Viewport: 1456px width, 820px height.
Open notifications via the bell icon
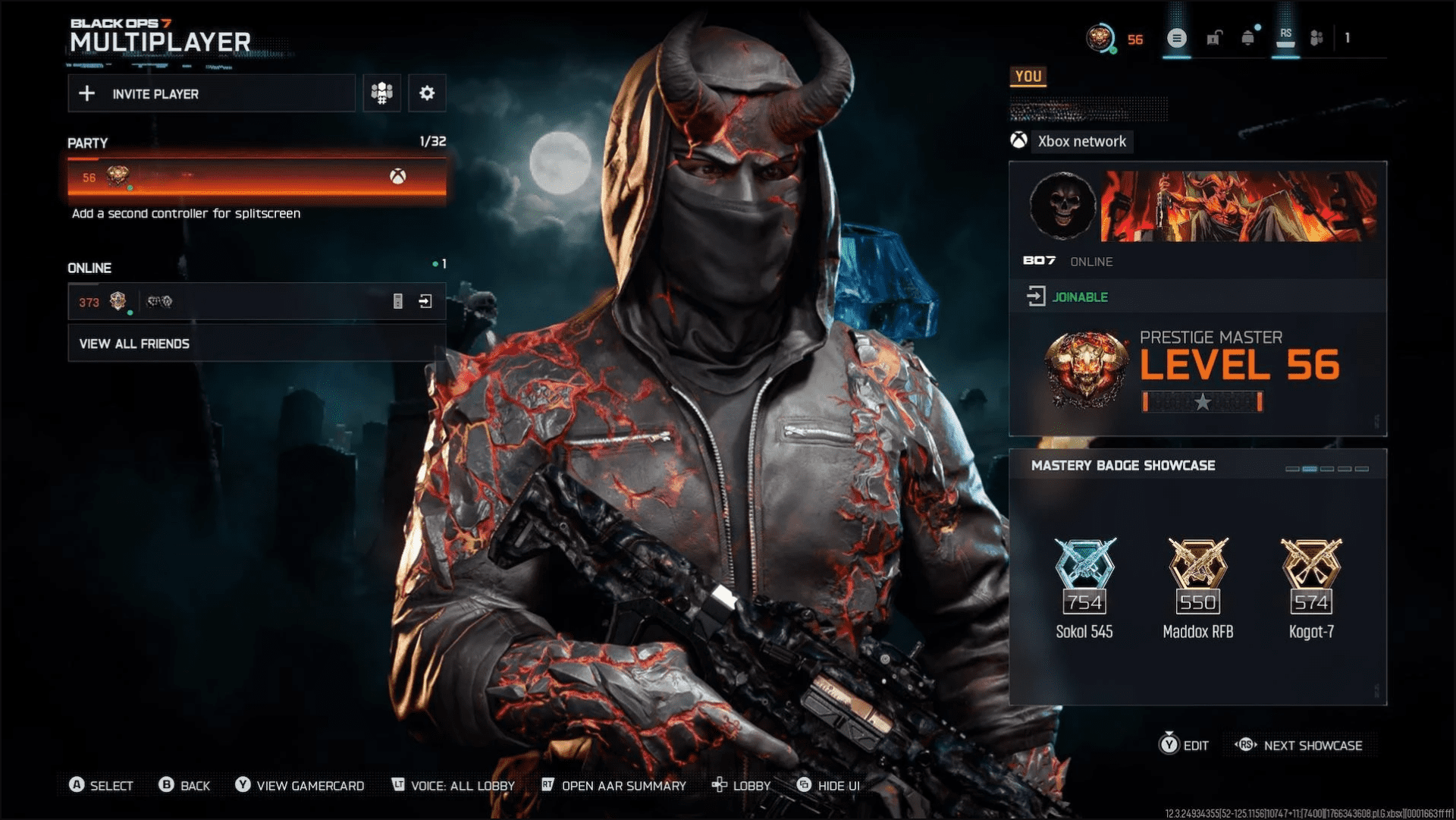(x=1250, y=38)
